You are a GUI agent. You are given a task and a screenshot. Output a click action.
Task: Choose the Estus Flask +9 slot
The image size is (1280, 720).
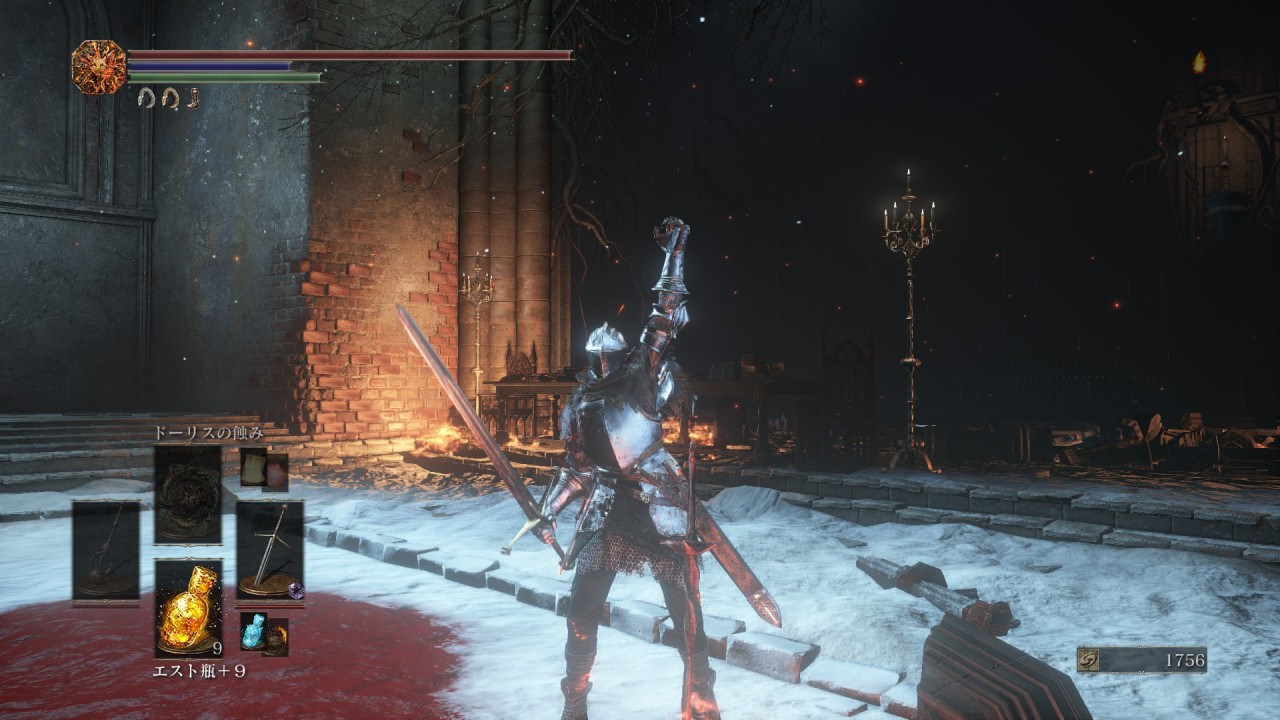[188, 608]
